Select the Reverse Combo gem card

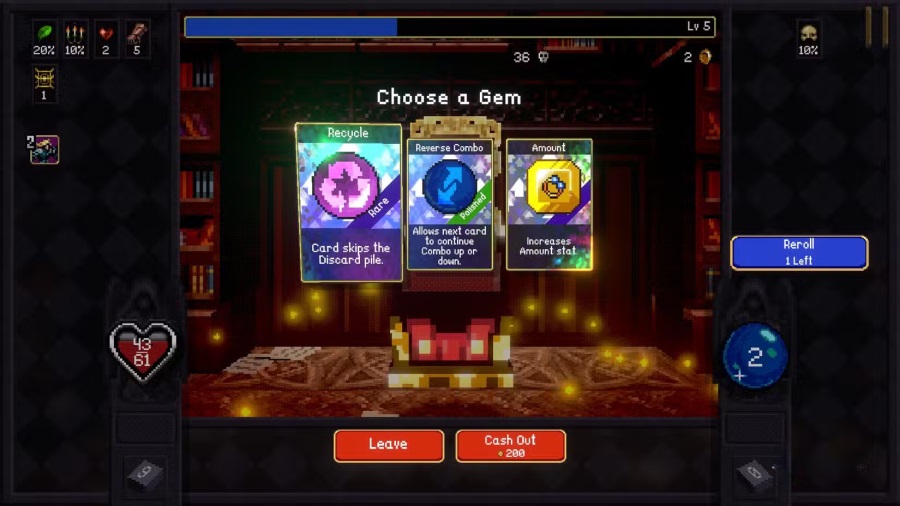pyautogui.click(x=449, y=205)
